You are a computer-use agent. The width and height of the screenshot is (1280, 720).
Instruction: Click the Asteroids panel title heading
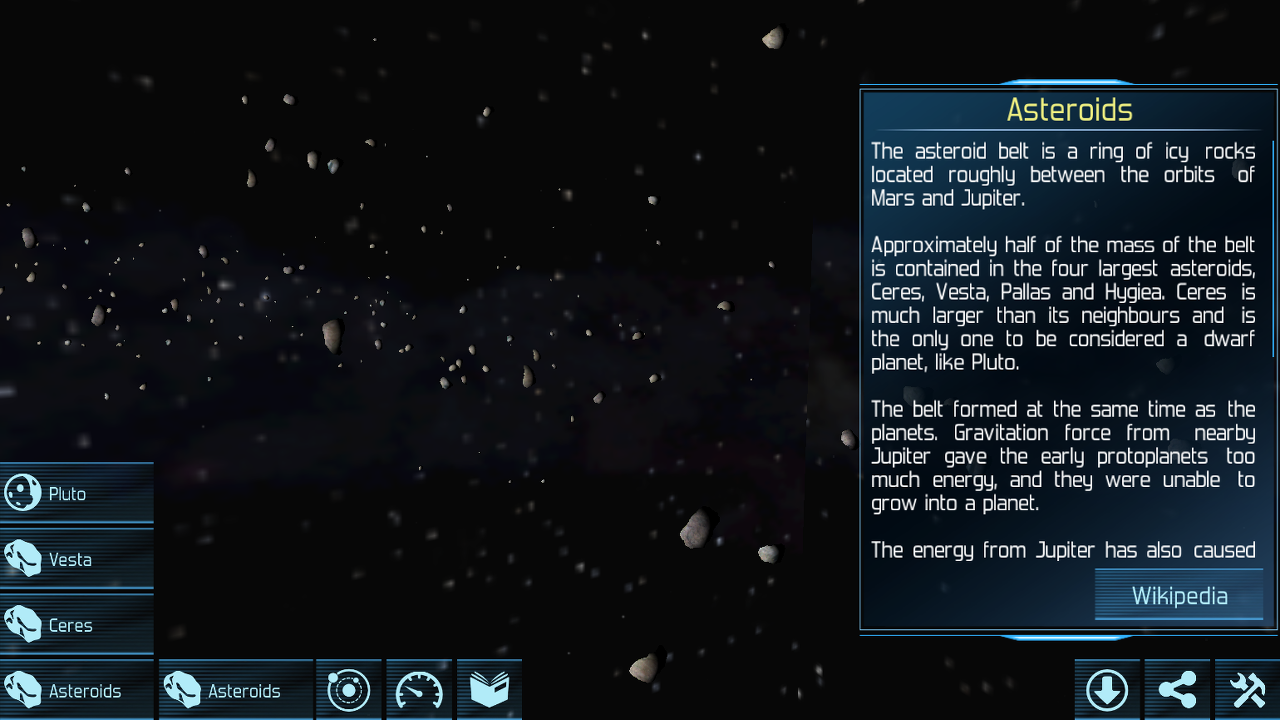(1069, 110)
